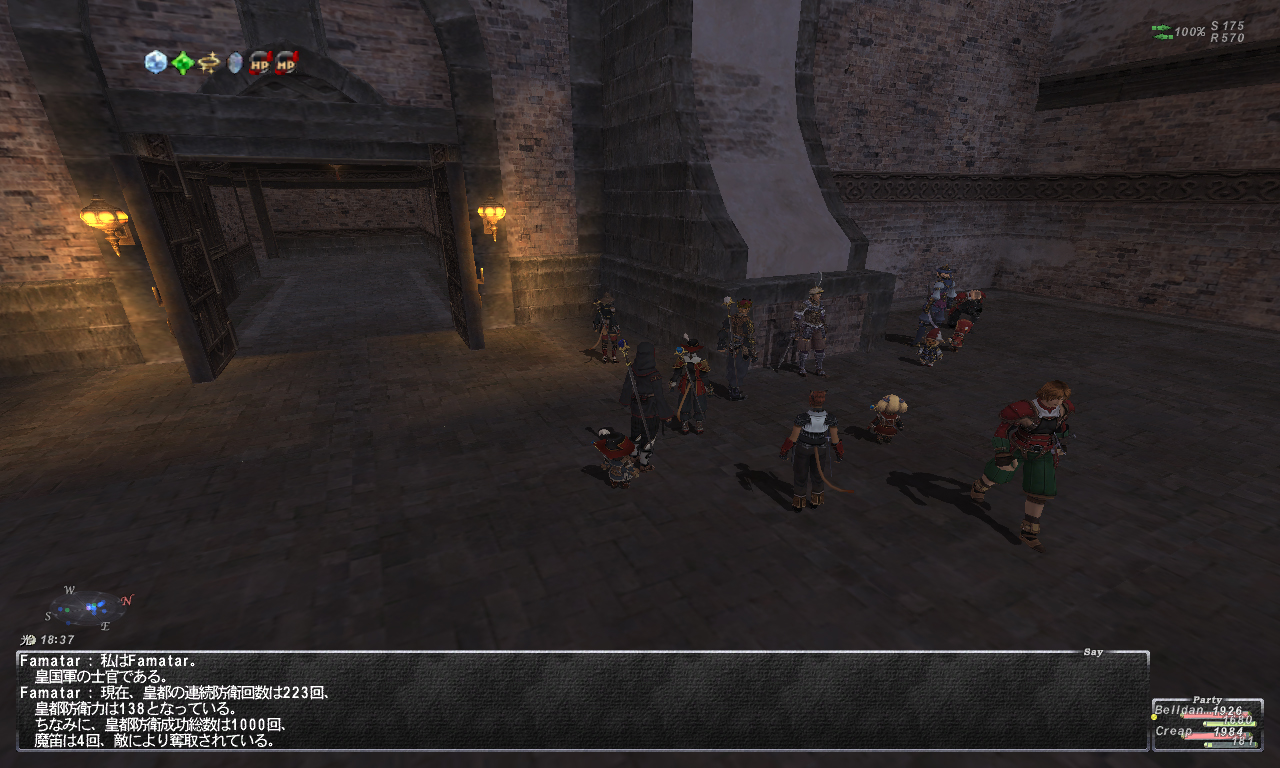
Task: Select the blue hexagonal crystal status icon
Action: (x=156, y=62)
